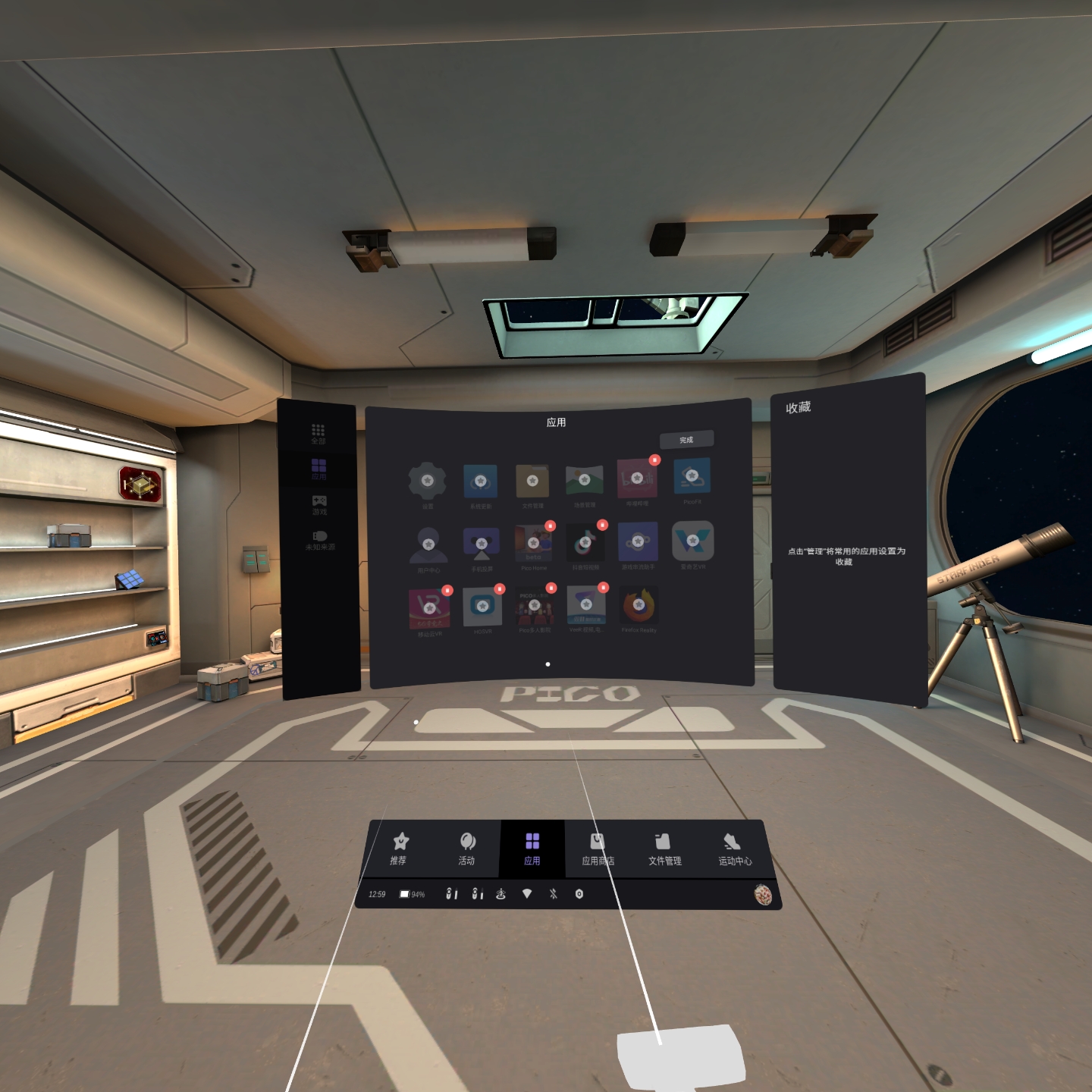Select the 爱奇艺VR app icon

pos(692,541)
